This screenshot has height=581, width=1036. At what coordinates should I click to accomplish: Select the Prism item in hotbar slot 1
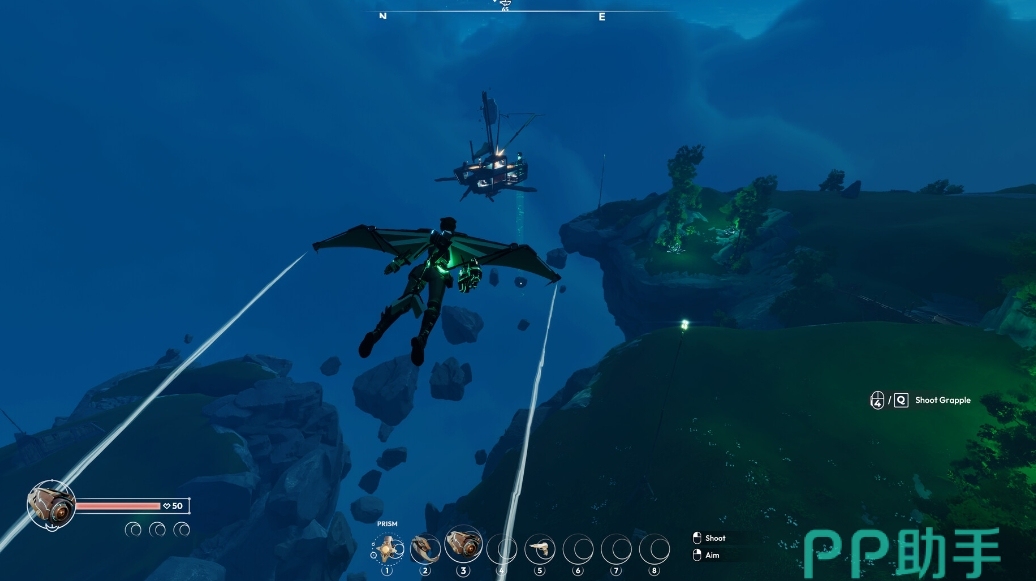[387, 548]
